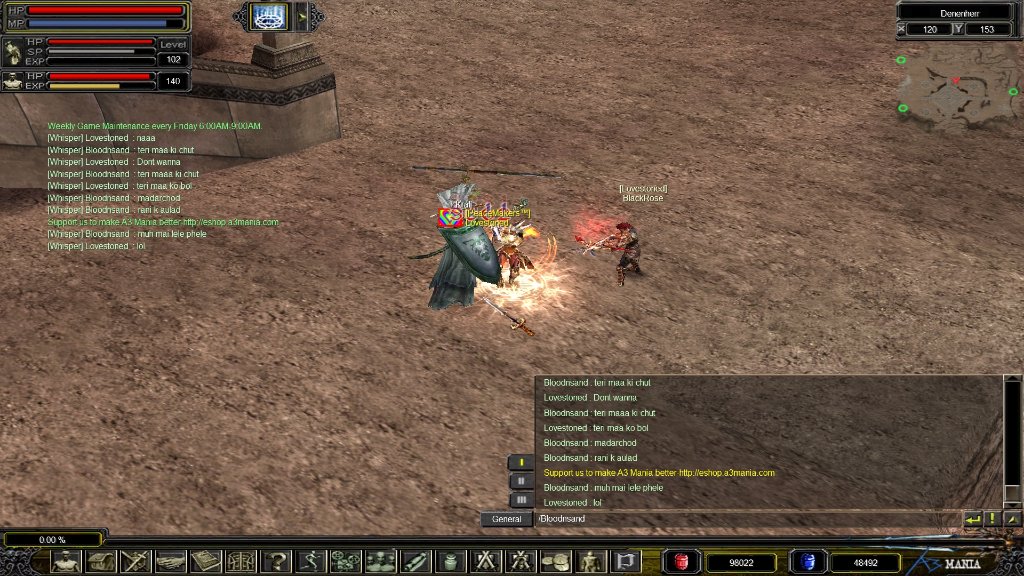
Task: Click the yellow exclamation chat button
Action: tap(992, 519)
